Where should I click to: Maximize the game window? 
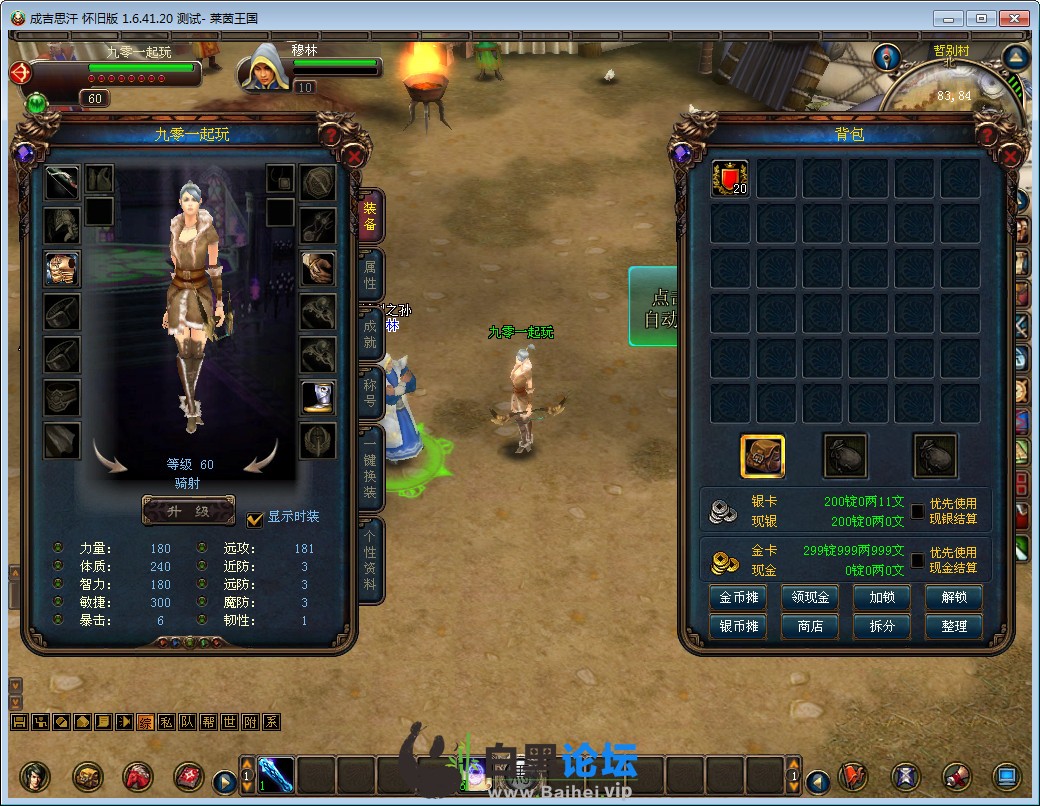click(982, 18)
